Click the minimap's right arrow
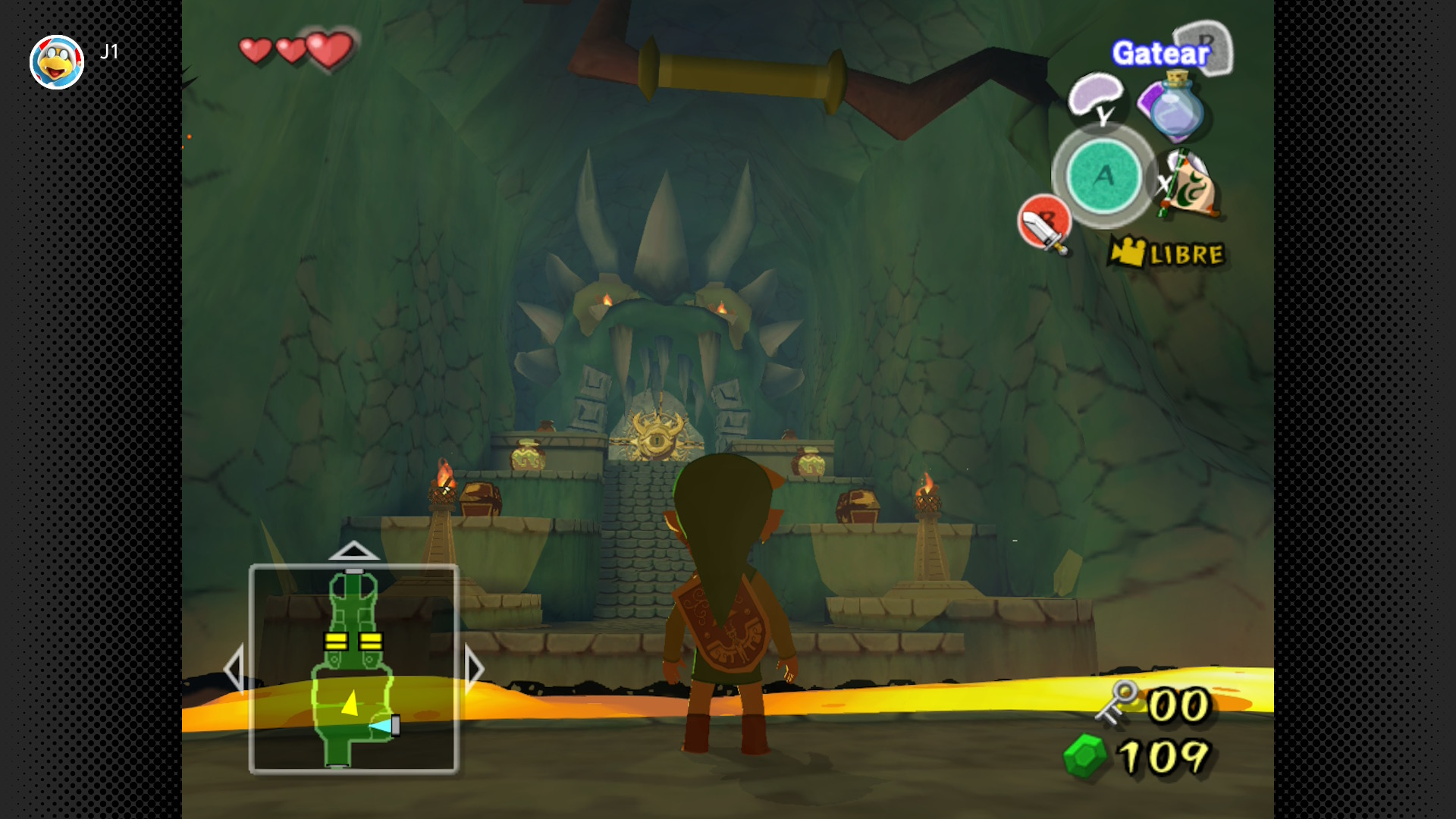This screenshot has height=819, width=1456. point(474,669)
